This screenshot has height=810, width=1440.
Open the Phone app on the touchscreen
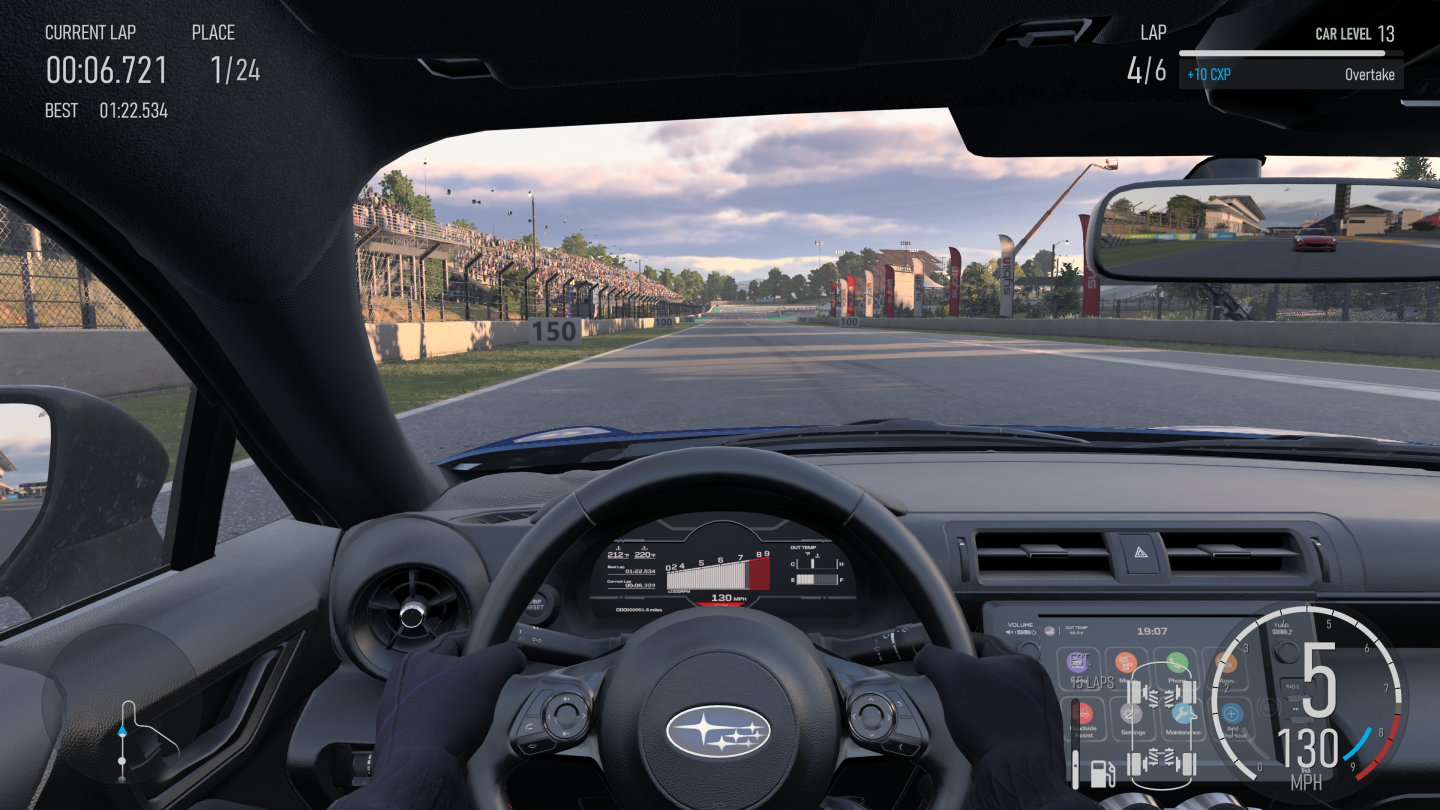tap(1177, 663)
